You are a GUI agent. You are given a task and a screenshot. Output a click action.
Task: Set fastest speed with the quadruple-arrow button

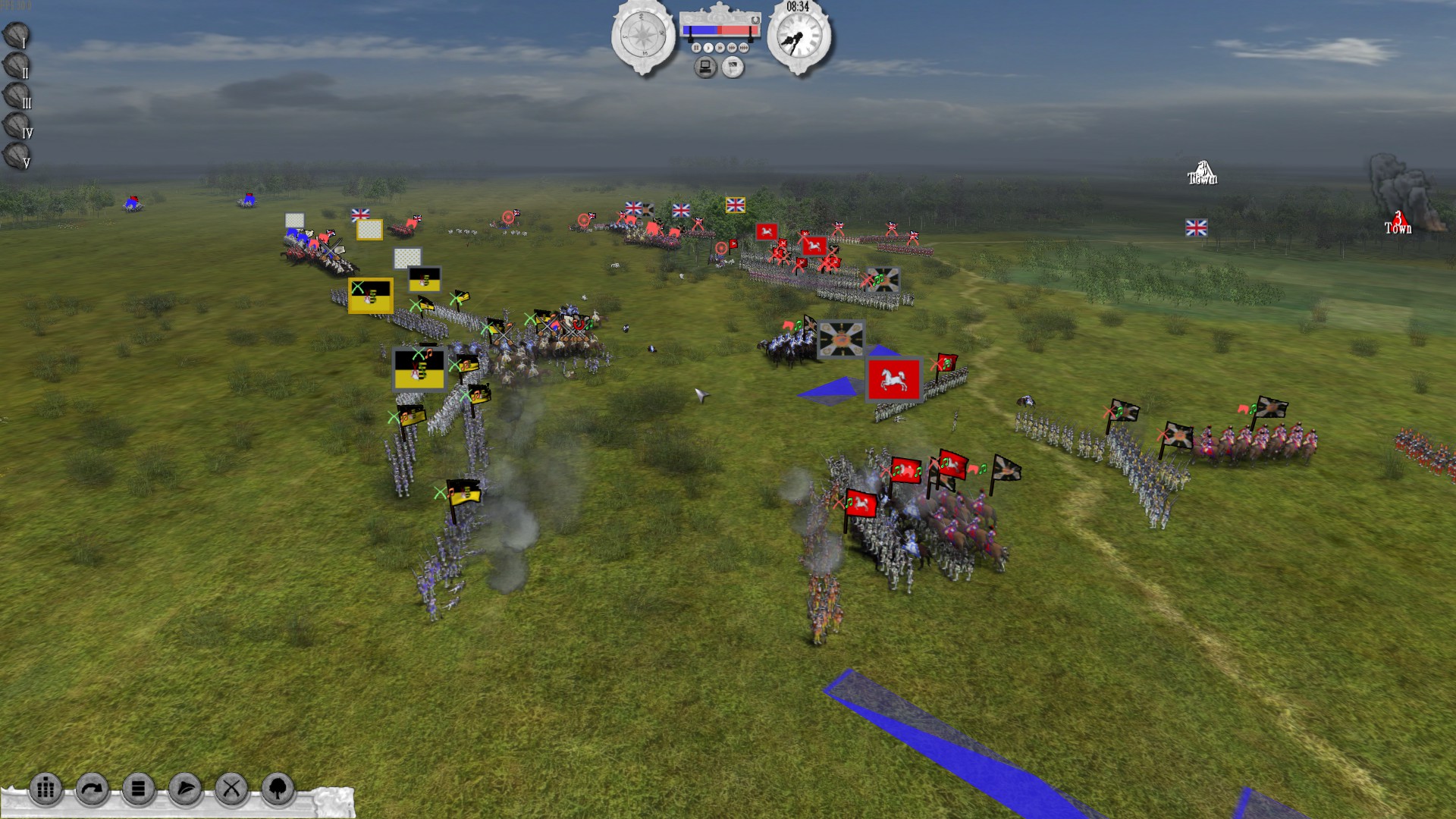[x=743, y=48]
